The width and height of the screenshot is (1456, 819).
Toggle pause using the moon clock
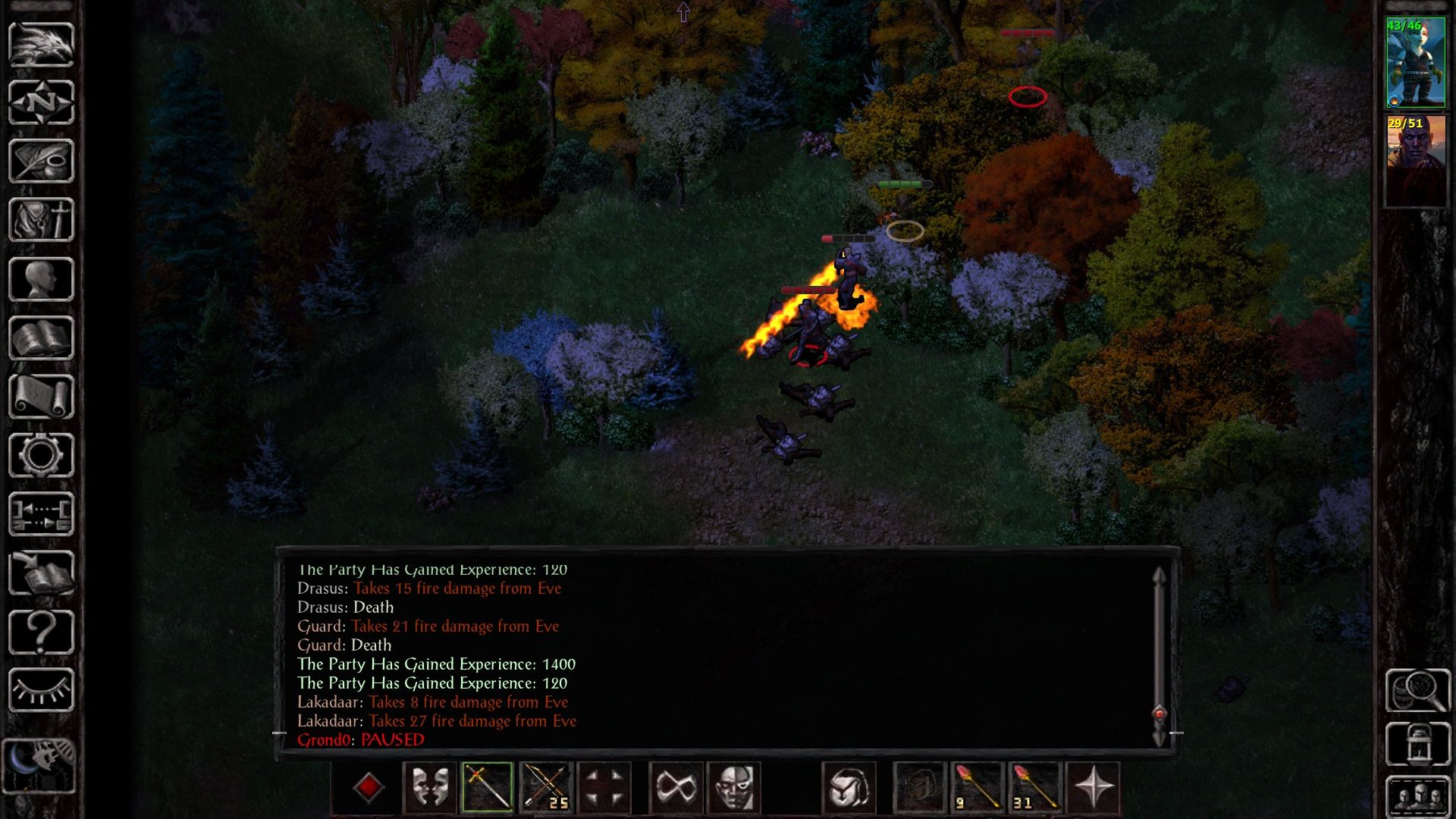pos(39,766)
